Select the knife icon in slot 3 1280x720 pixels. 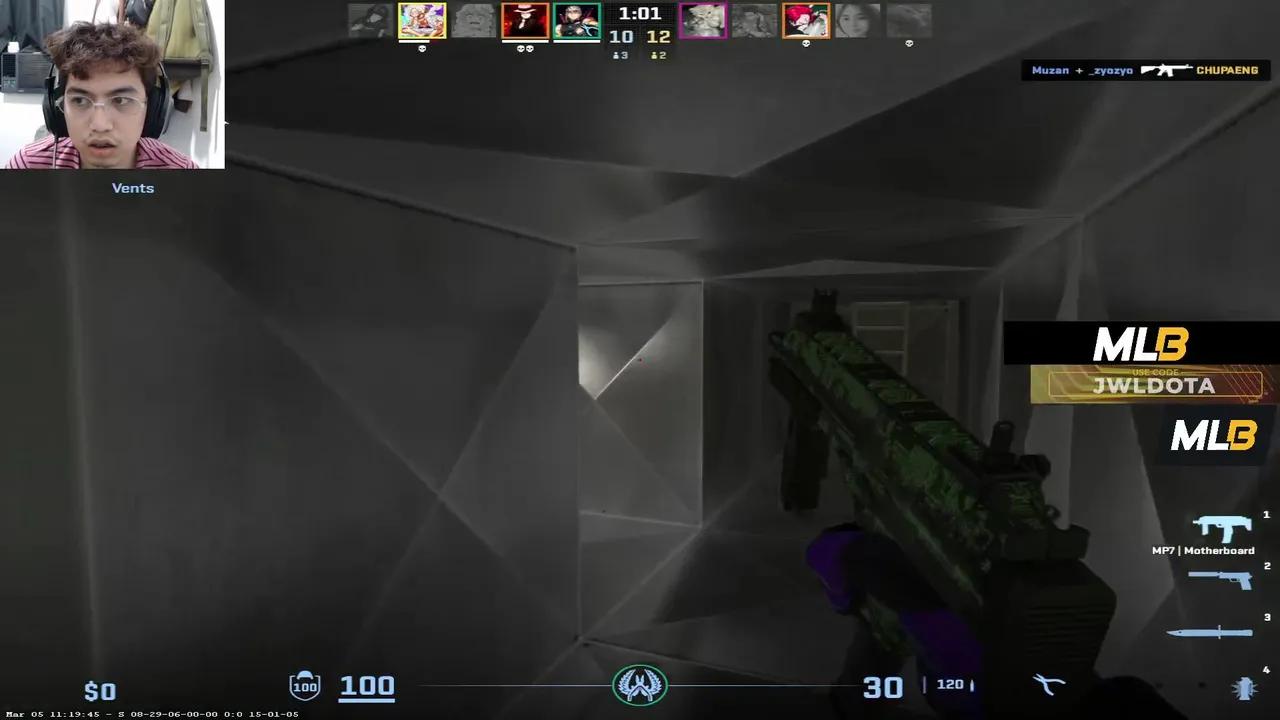point(1210,631)
